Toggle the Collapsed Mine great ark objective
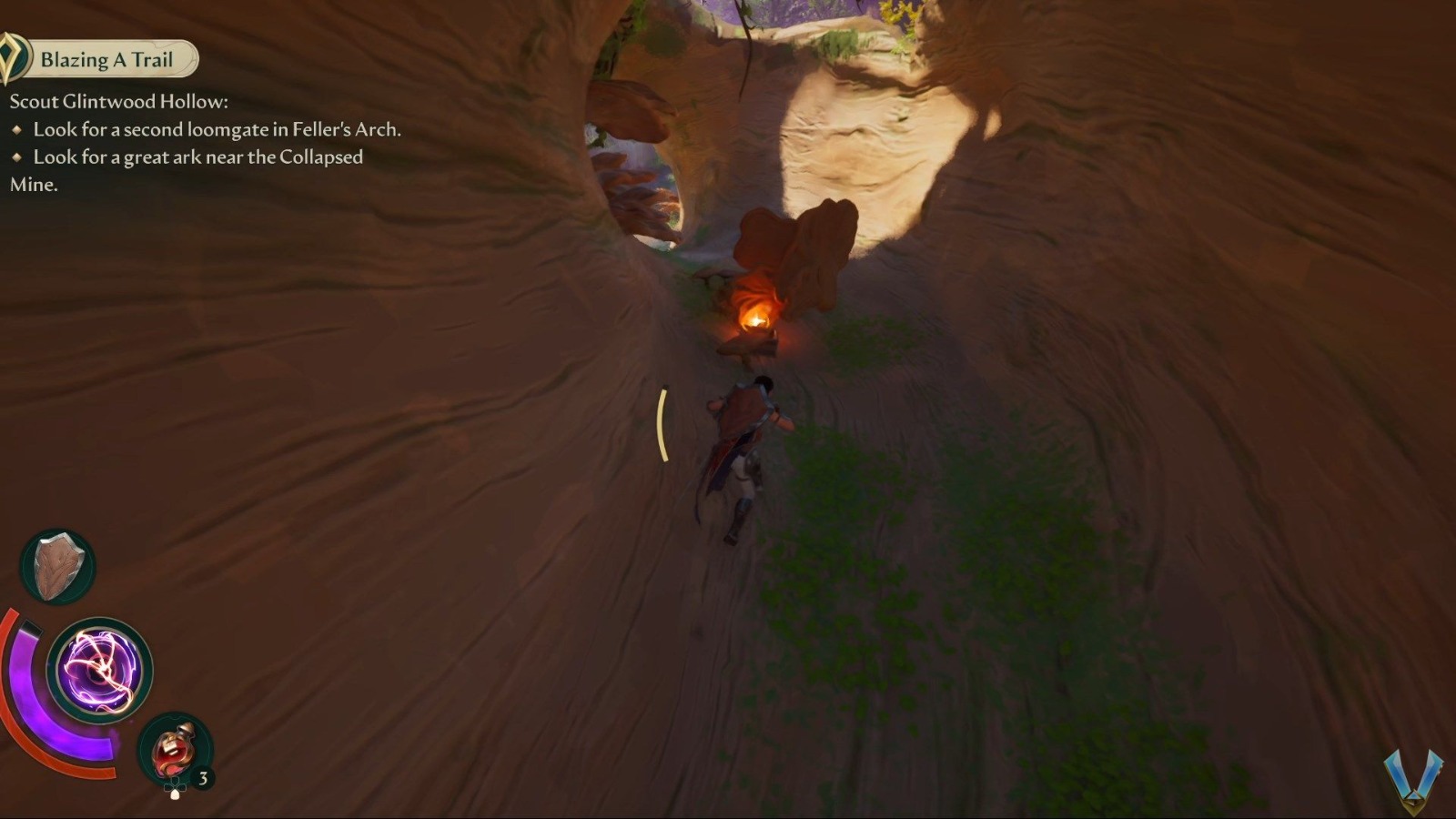The image size is (1456, 819). (196, 157)
